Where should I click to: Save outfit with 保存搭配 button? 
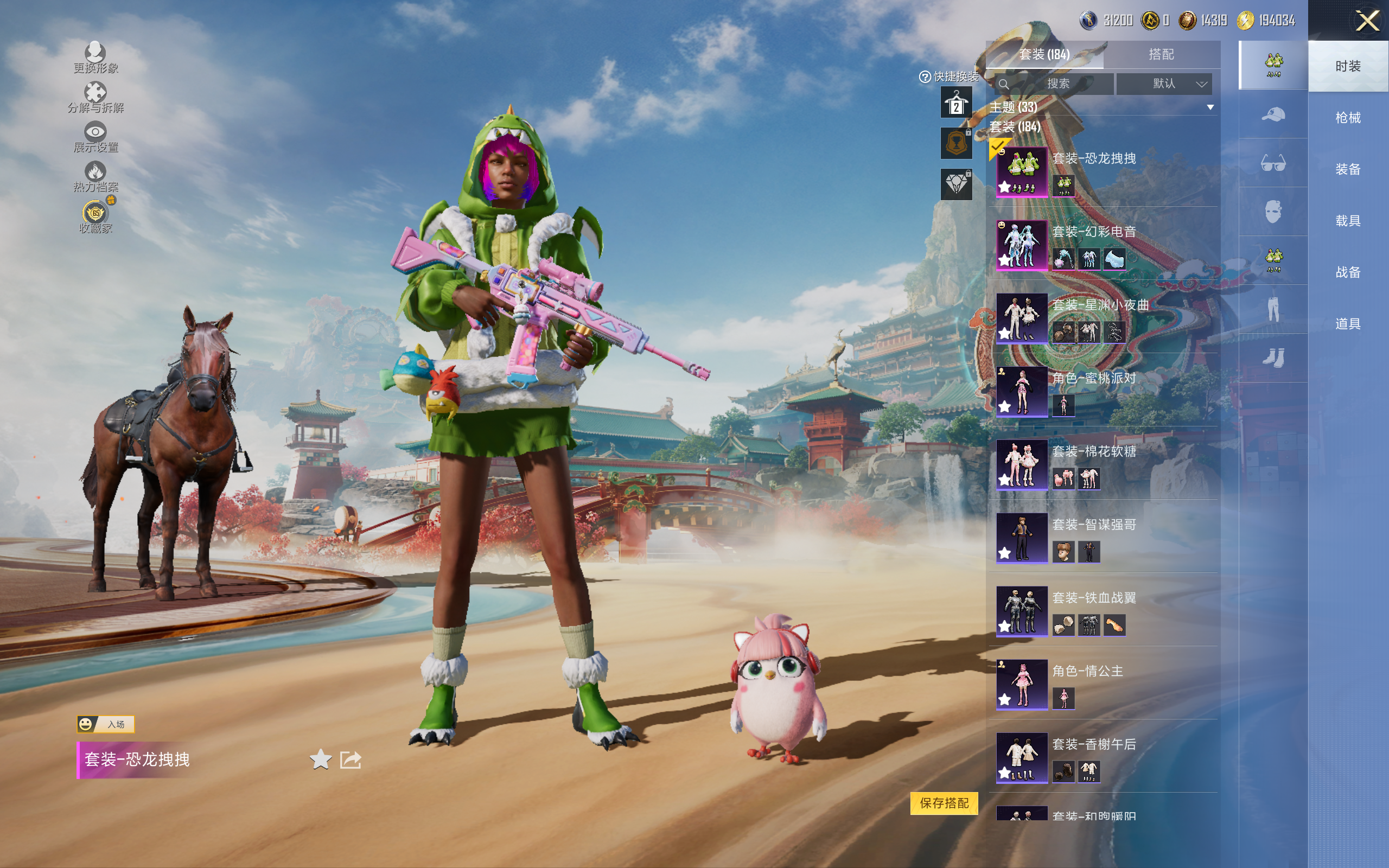944,802
